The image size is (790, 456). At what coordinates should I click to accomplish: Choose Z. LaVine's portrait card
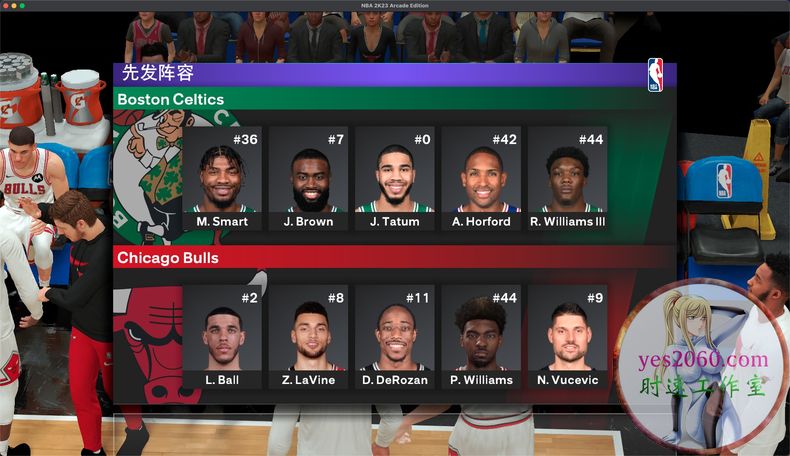pos(308,337)
